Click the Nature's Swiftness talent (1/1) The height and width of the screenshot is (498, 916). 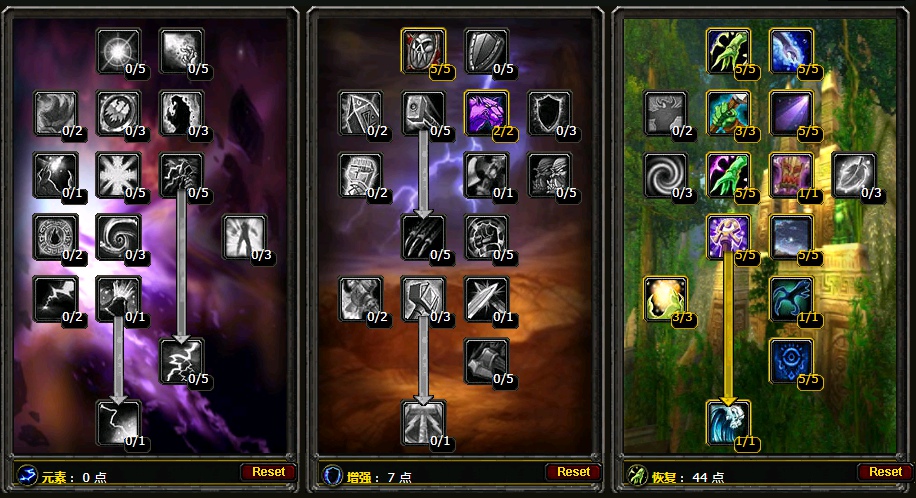790,298
